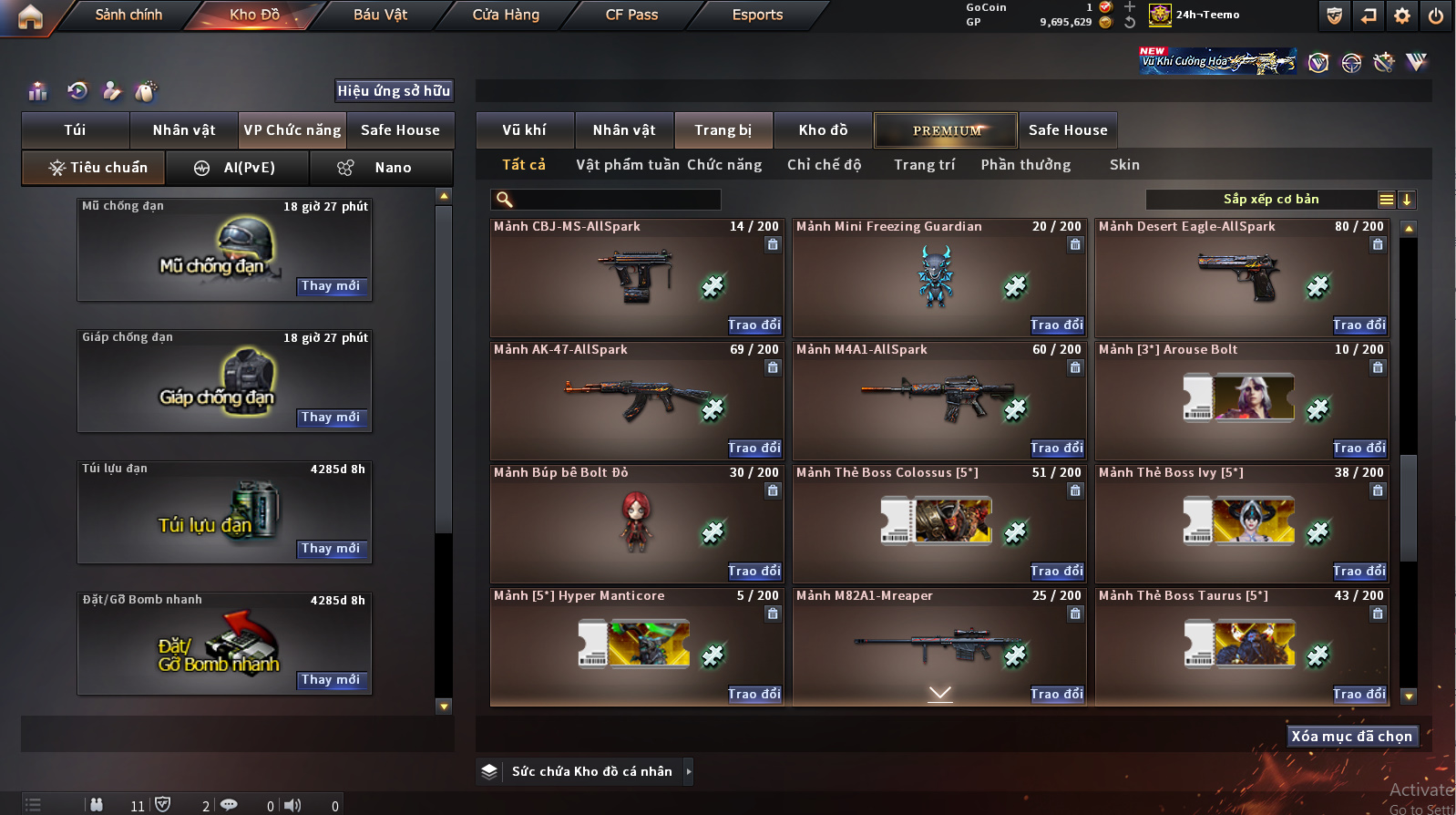This screenshot has width=1456, height=815.
Task: Choose the Skin filter category
Action: [1124, 165]
